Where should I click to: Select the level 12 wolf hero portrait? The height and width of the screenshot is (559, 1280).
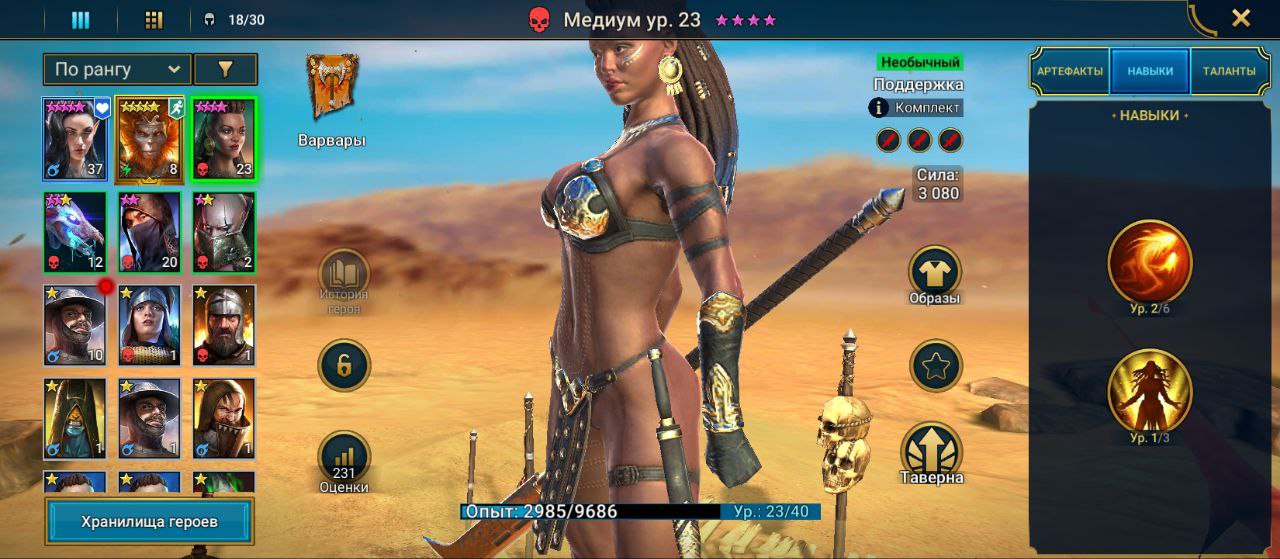coord(75,232)
